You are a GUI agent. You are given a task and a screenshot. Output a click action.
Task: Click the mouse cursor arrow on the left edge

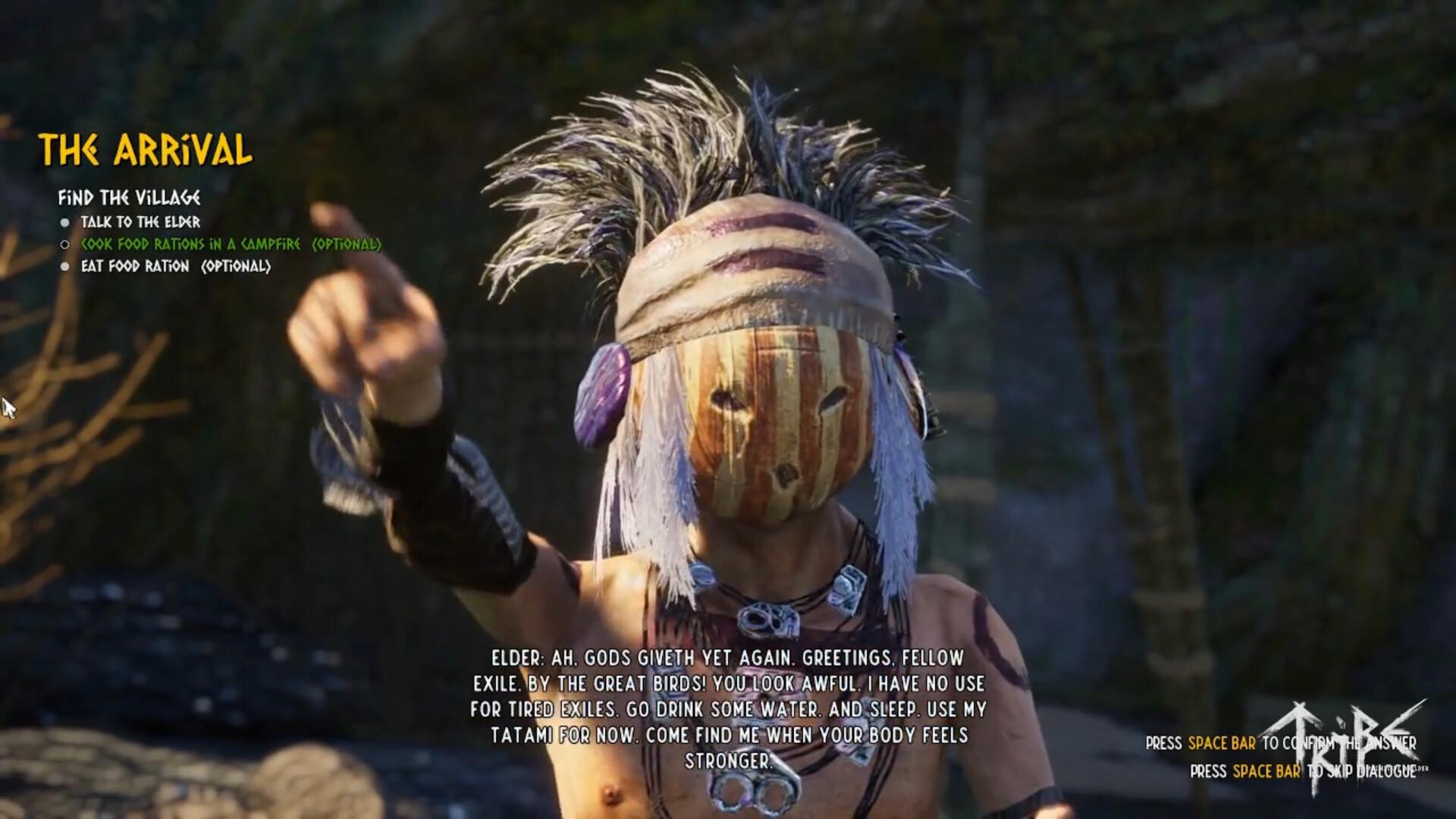pyautogui.click(x=8, y=407)
